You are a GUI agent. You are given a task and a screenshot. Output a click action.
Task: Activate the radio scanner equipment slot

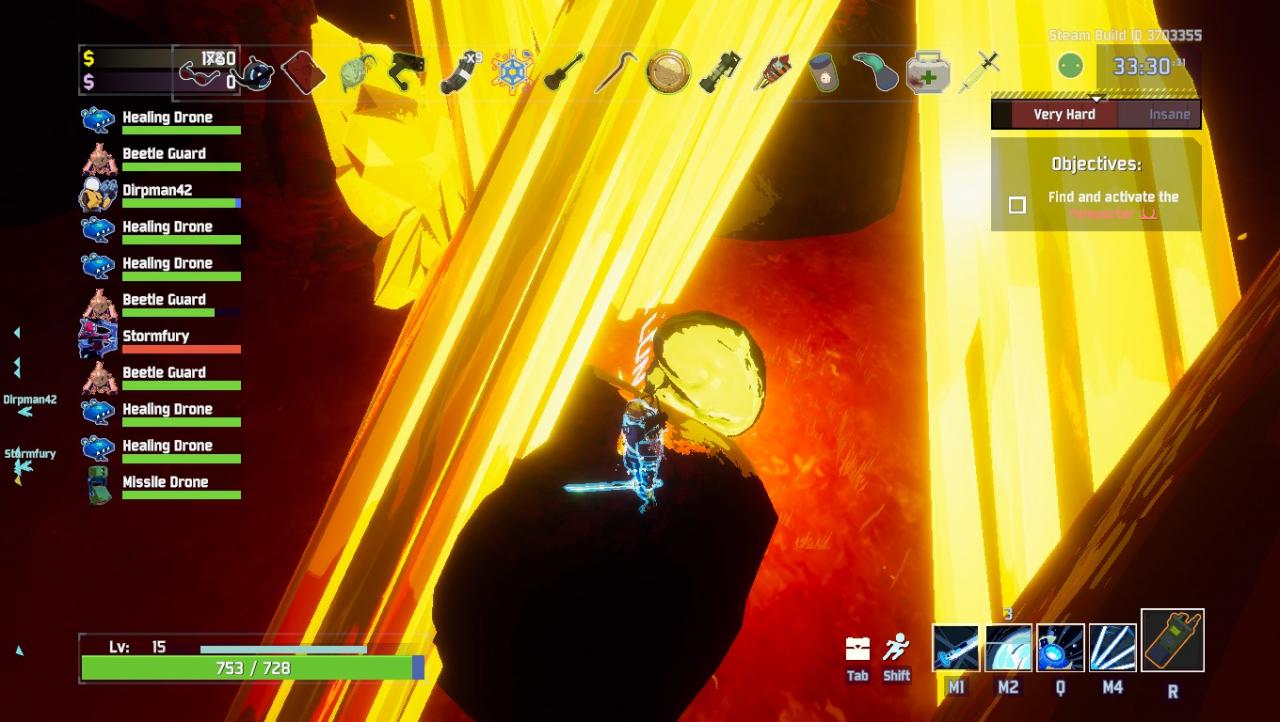[x=1172, y=641]
